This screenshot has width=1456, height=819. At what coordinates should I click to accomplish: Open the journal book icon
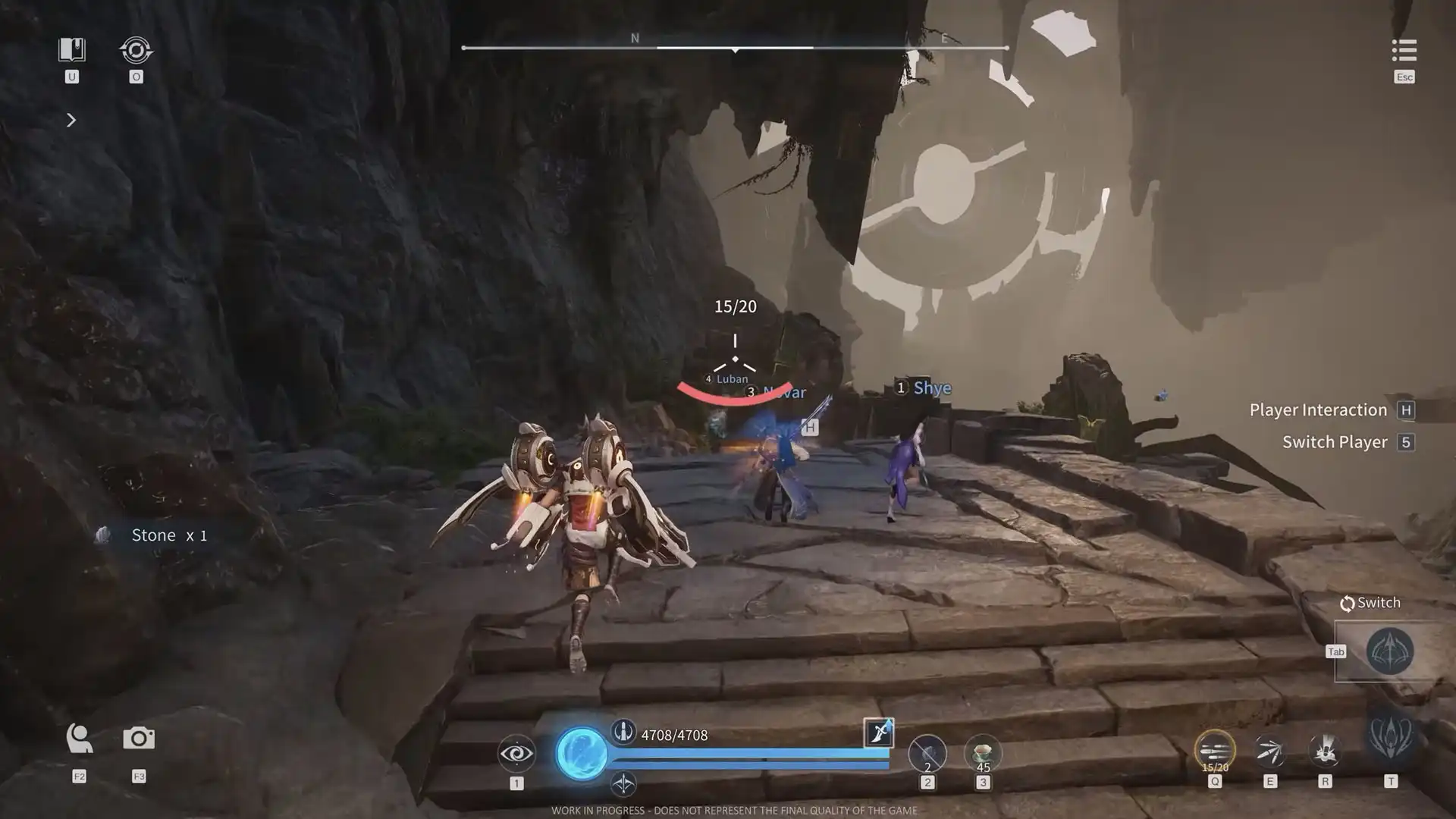[72, 50]
